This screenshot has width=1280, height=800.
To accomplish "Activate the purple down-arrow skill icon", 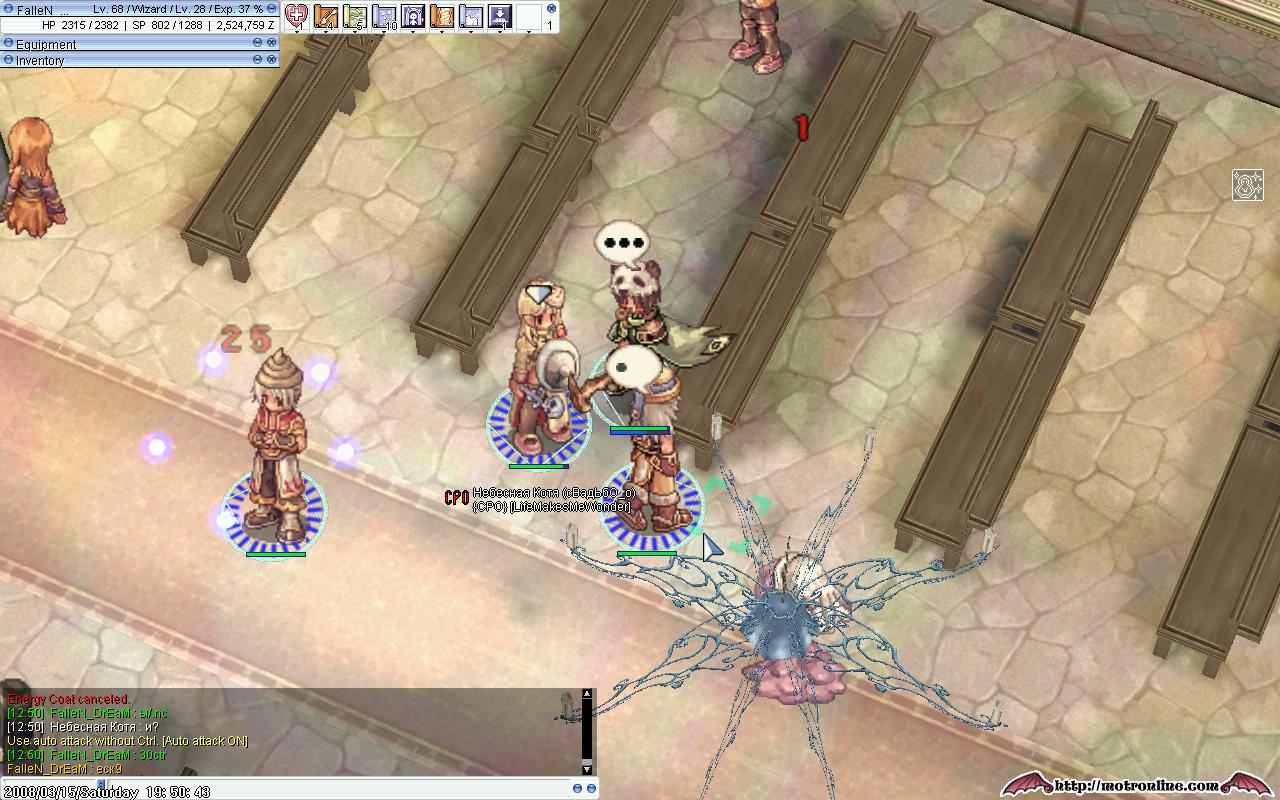I will tap(500, 16).
